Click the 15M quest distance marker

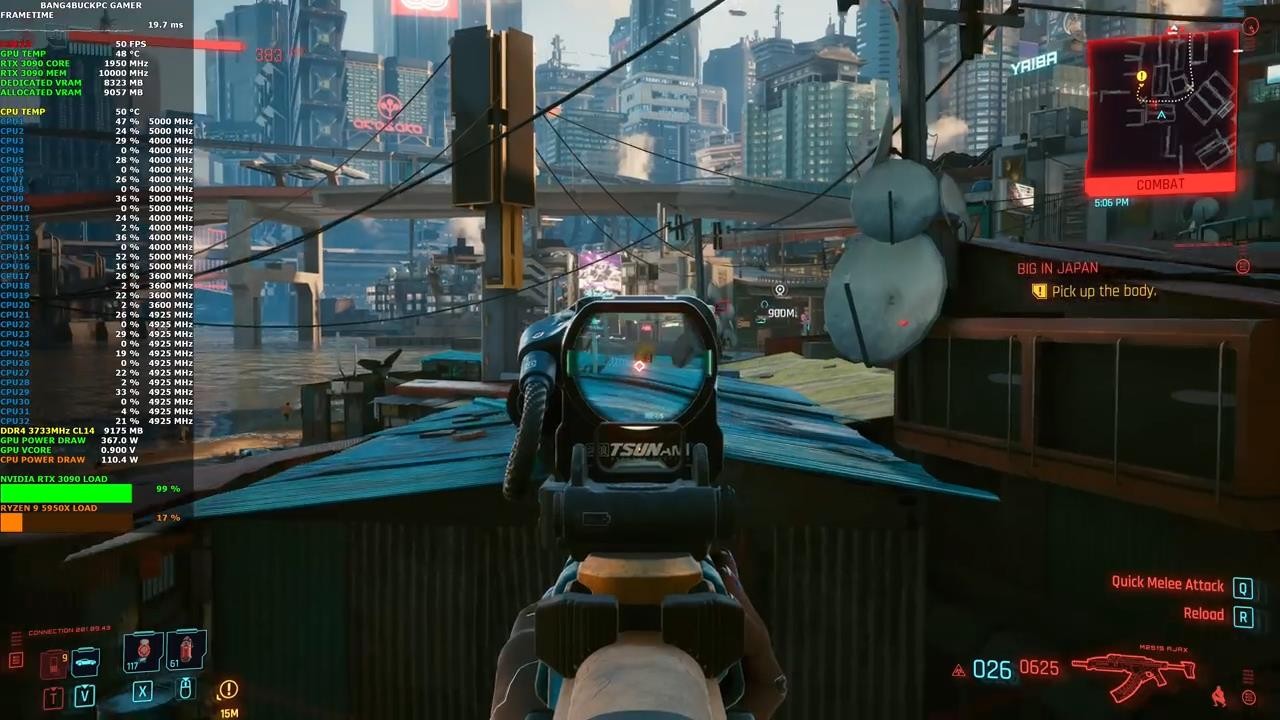coord(228,712)
